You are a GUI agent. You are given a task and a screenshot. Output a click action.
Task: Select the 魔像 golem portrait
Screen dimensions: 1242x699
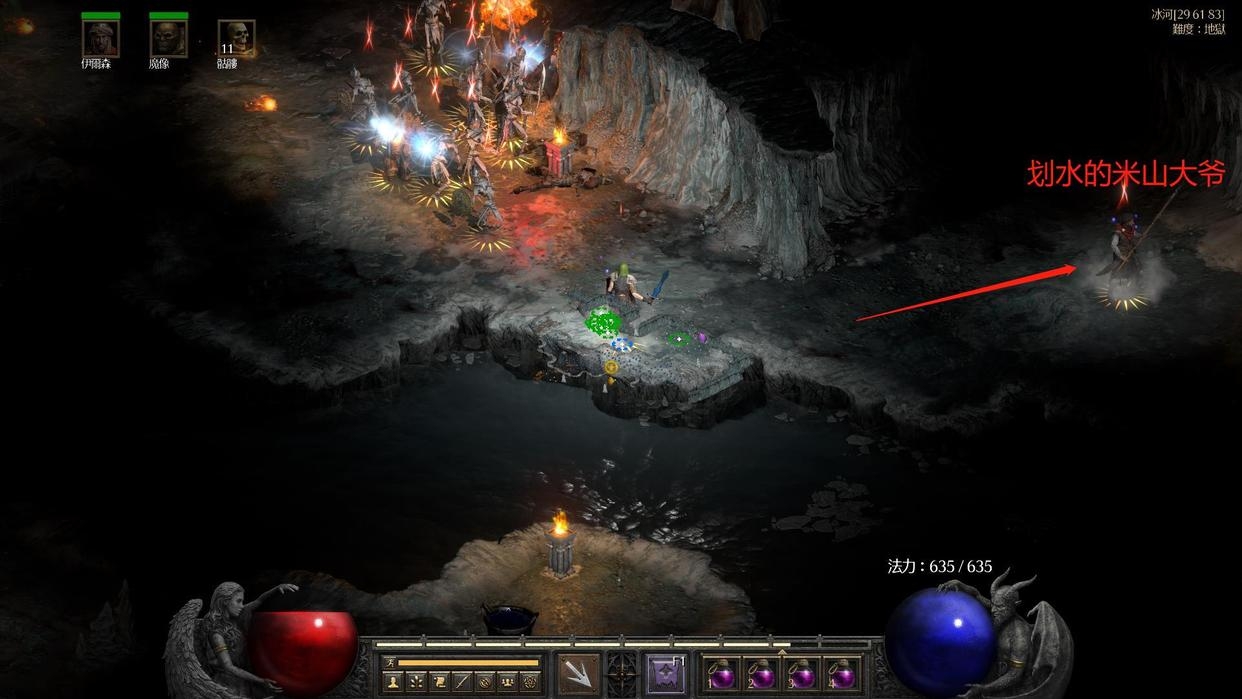pos(168,39)
